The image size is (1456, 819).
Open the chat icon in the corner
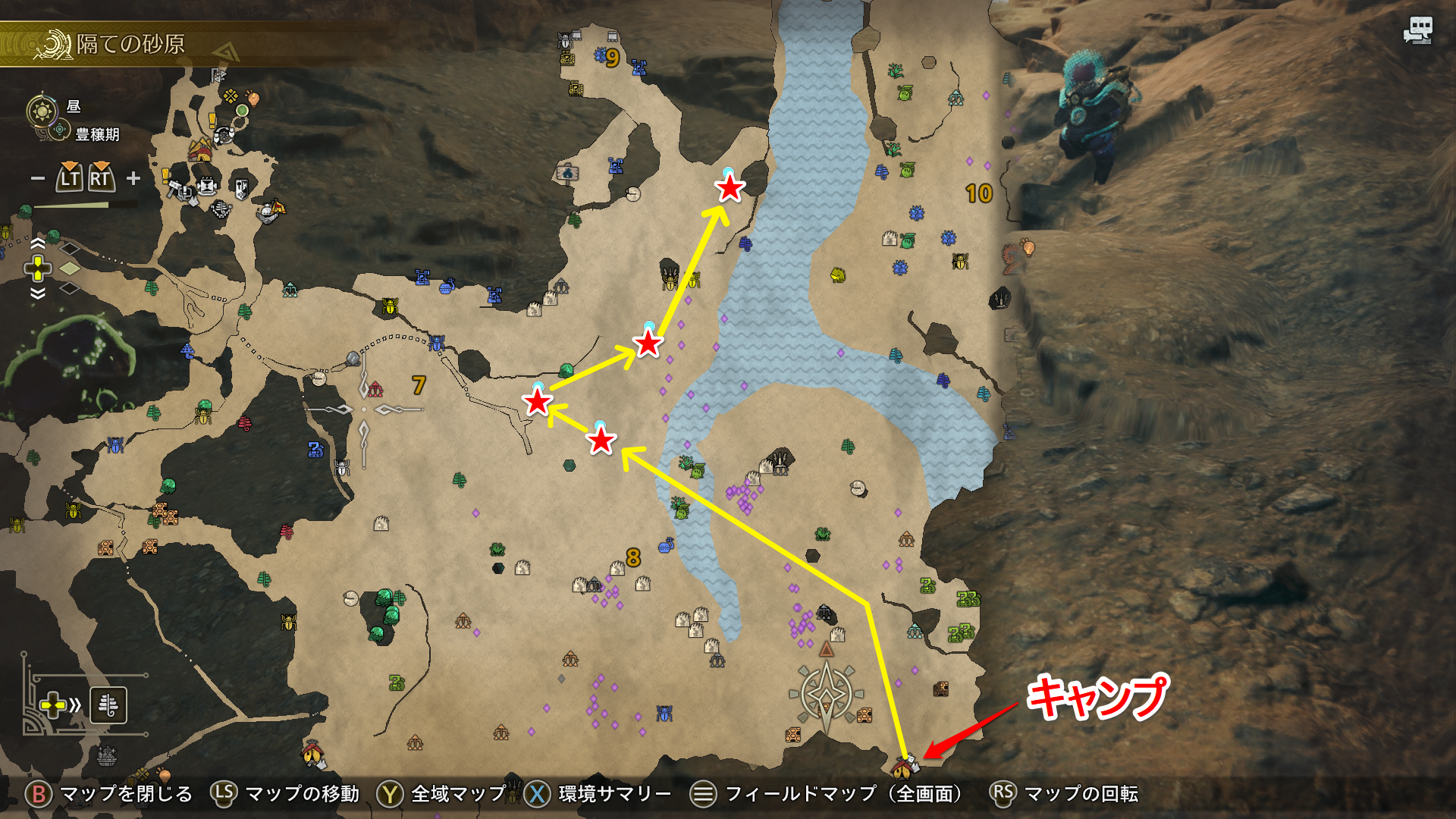point(1417,30)
